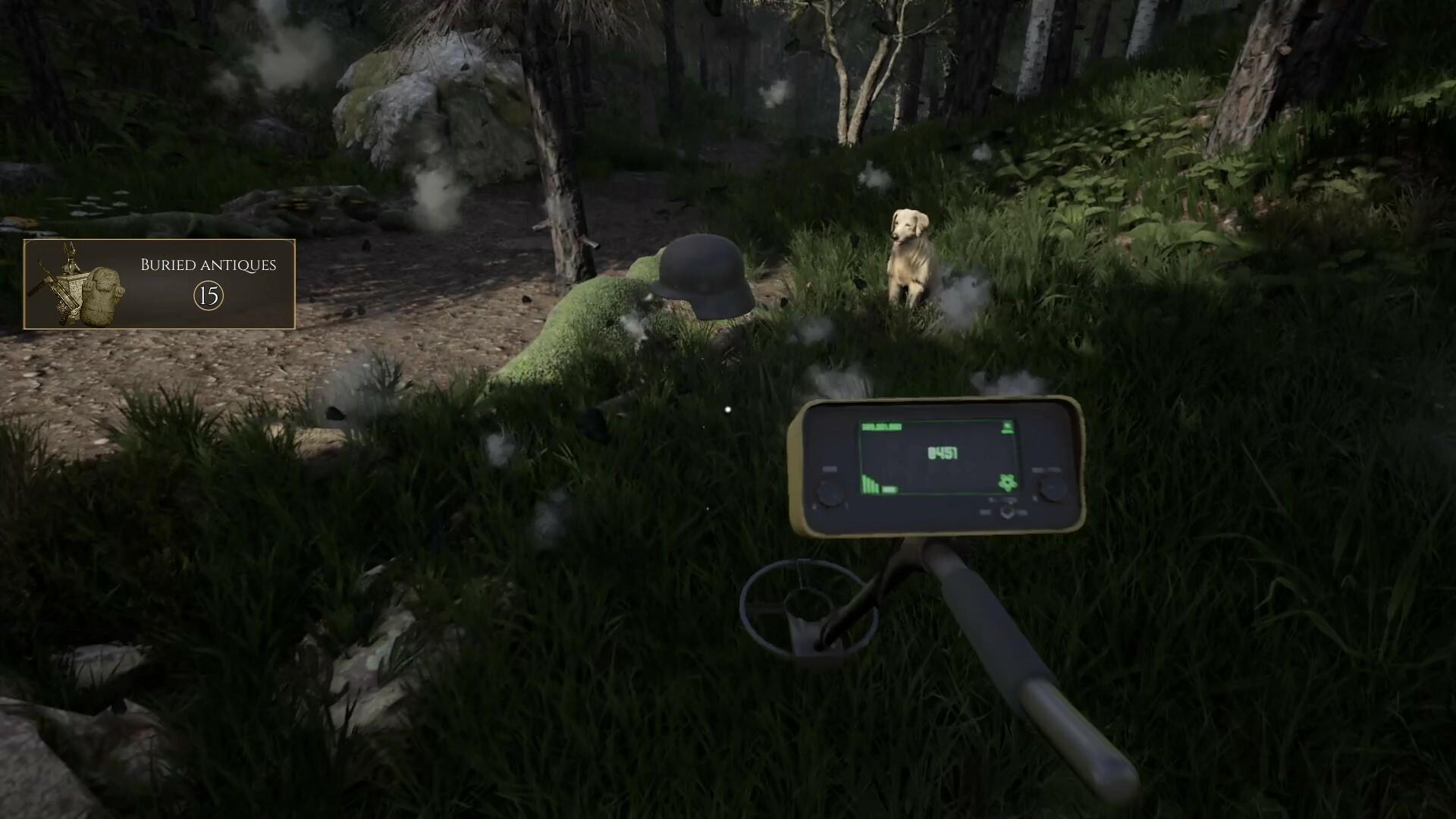The width and height of the screenshot is (1456, 819).
Task: Select the battery indicator on the detector display
Action: pos(1007,427)
